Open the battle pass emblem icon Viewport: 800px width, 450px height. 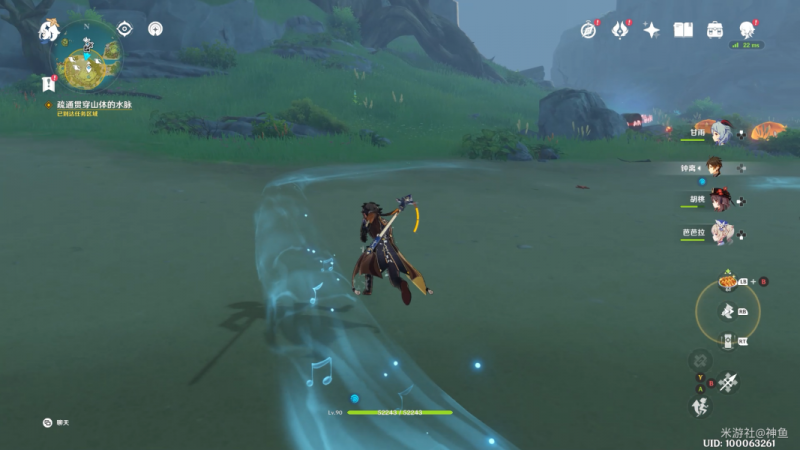tap(619, 30)
